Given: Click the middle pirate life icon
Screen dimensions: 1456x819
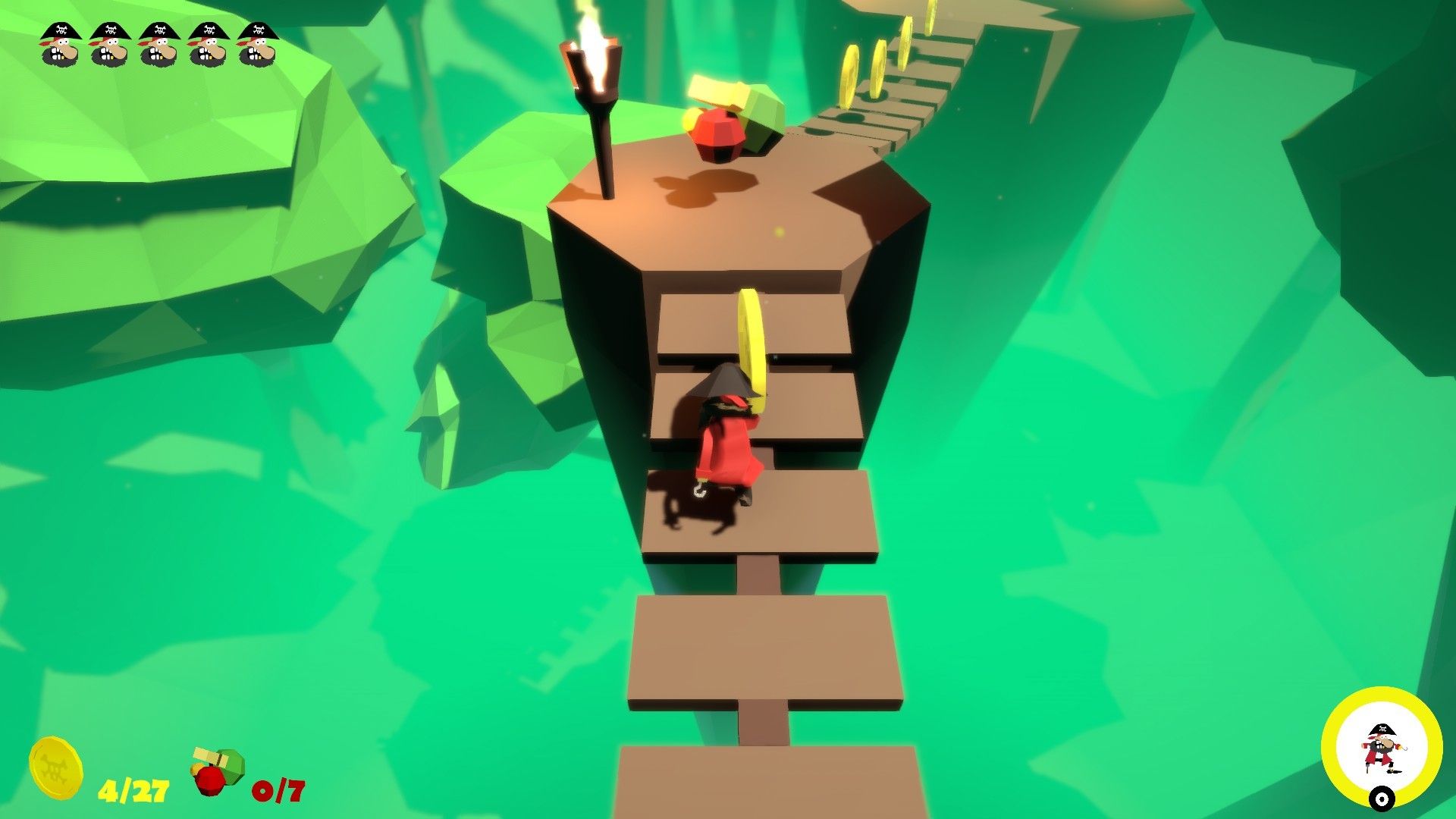Looking at the screenshot, I should (x=159, y=42).
